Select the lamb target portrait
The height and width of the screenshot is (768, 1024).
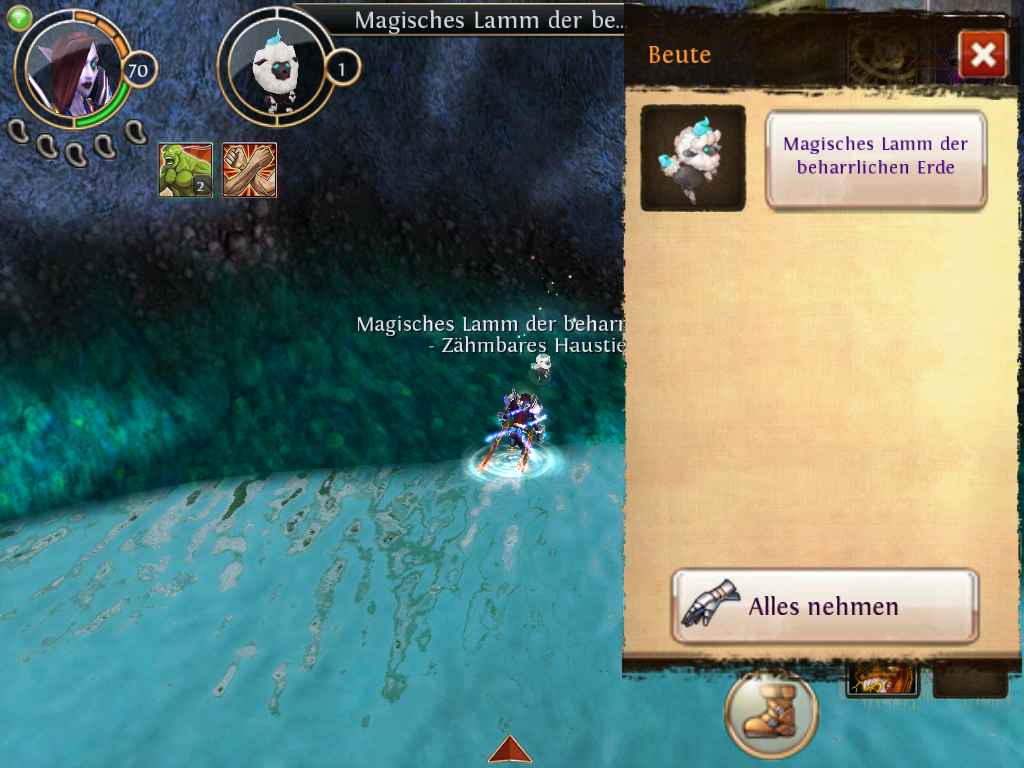pos(274,68)
